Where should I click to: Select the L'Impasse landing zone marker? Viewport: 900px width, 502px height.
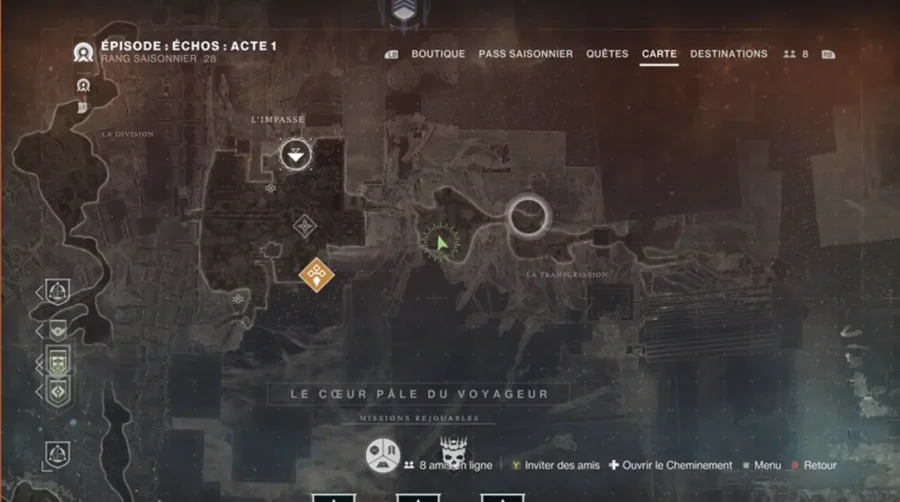click(294, 155)
